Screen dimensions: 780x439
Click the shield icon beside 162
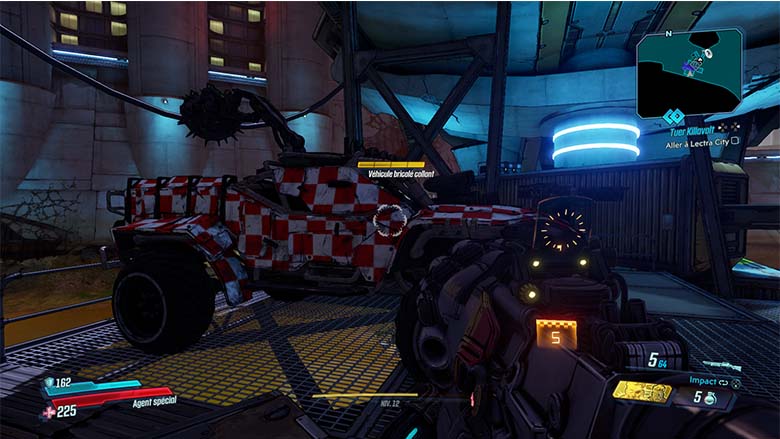point(50,382)
